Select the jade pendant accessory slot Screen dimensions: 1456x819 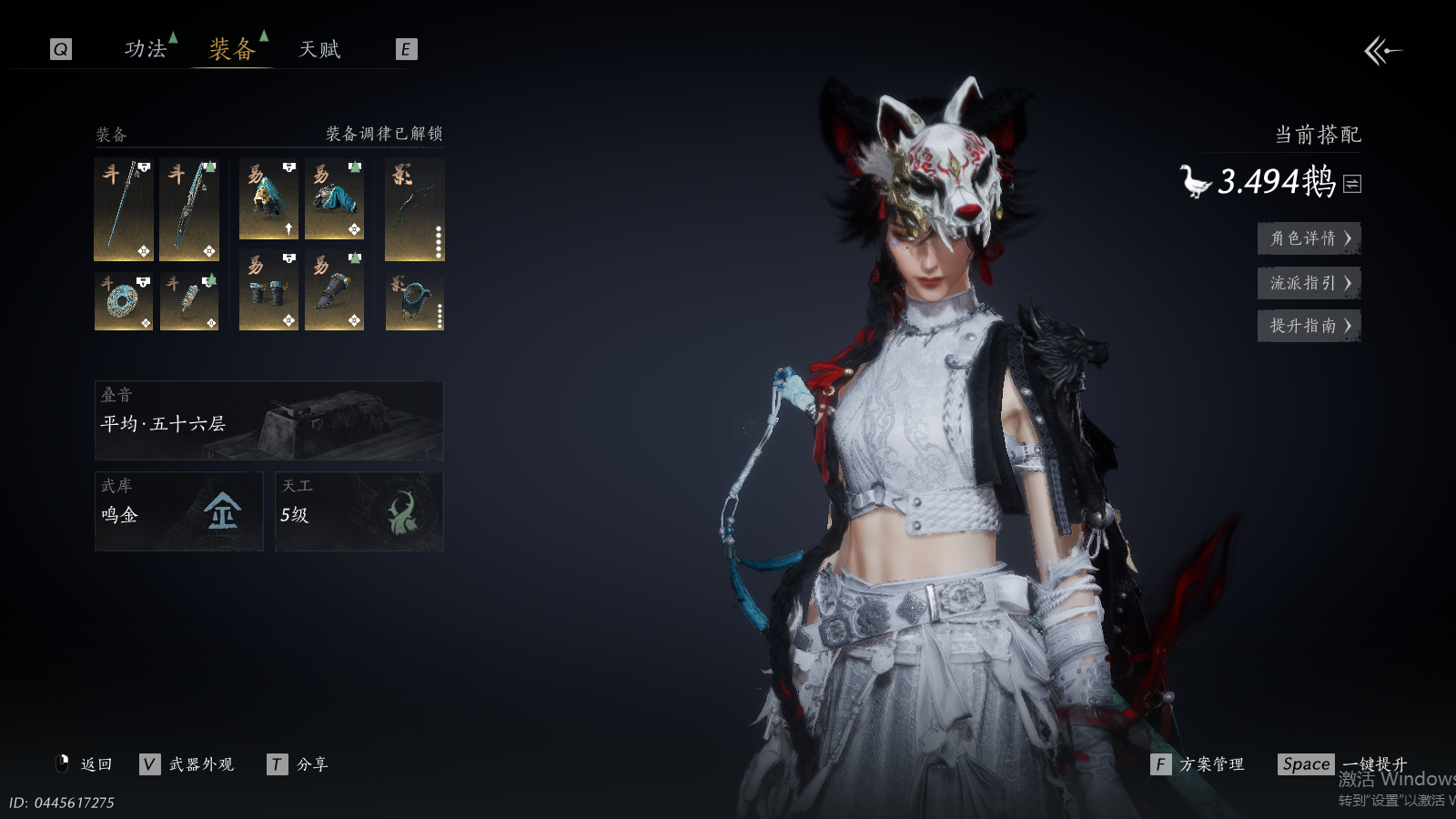189,301
